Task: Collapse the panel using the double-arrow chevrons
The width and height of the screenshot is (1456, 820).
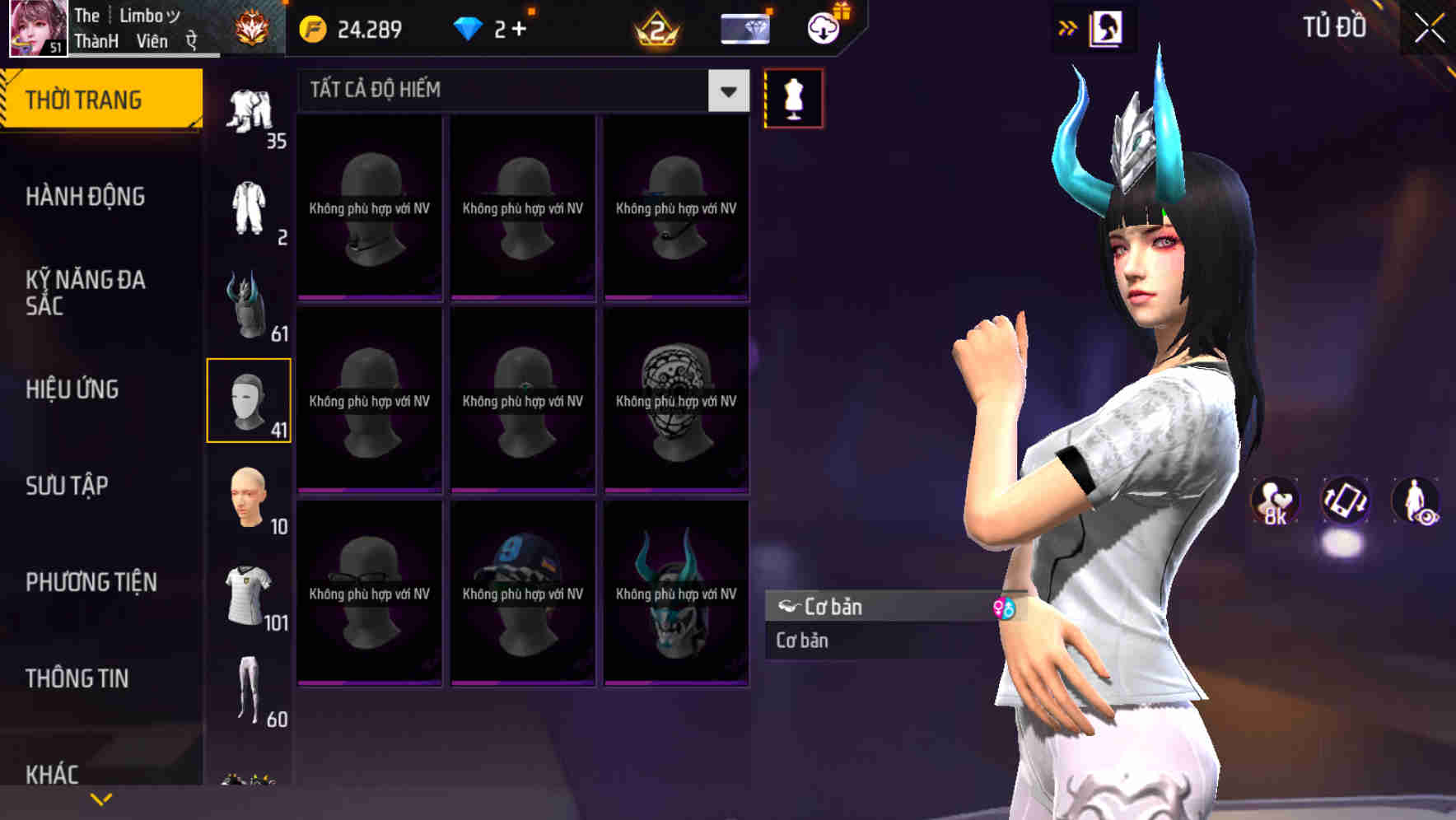Action: [1066, 27]
